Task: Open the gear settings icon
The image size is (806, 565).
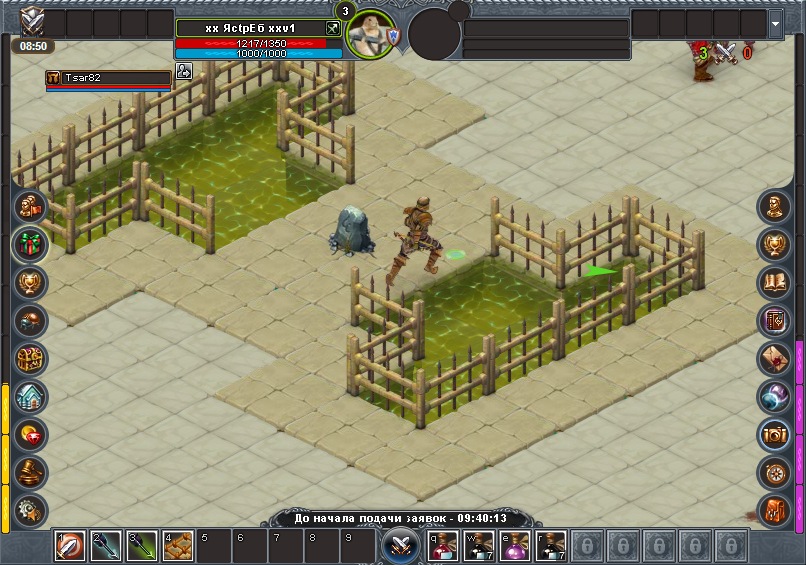Action: coord(30,508)
